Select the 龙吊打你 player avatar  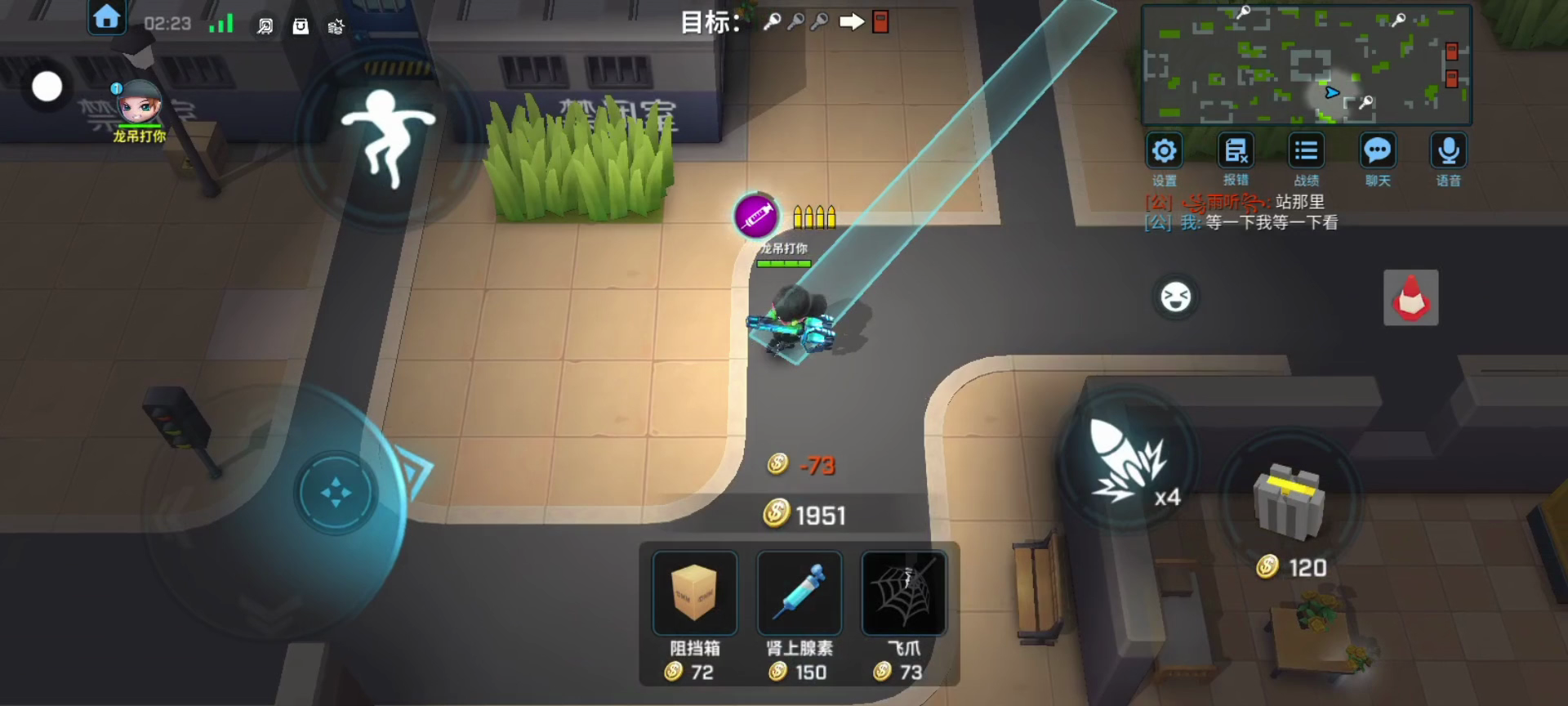pos(139,104)
